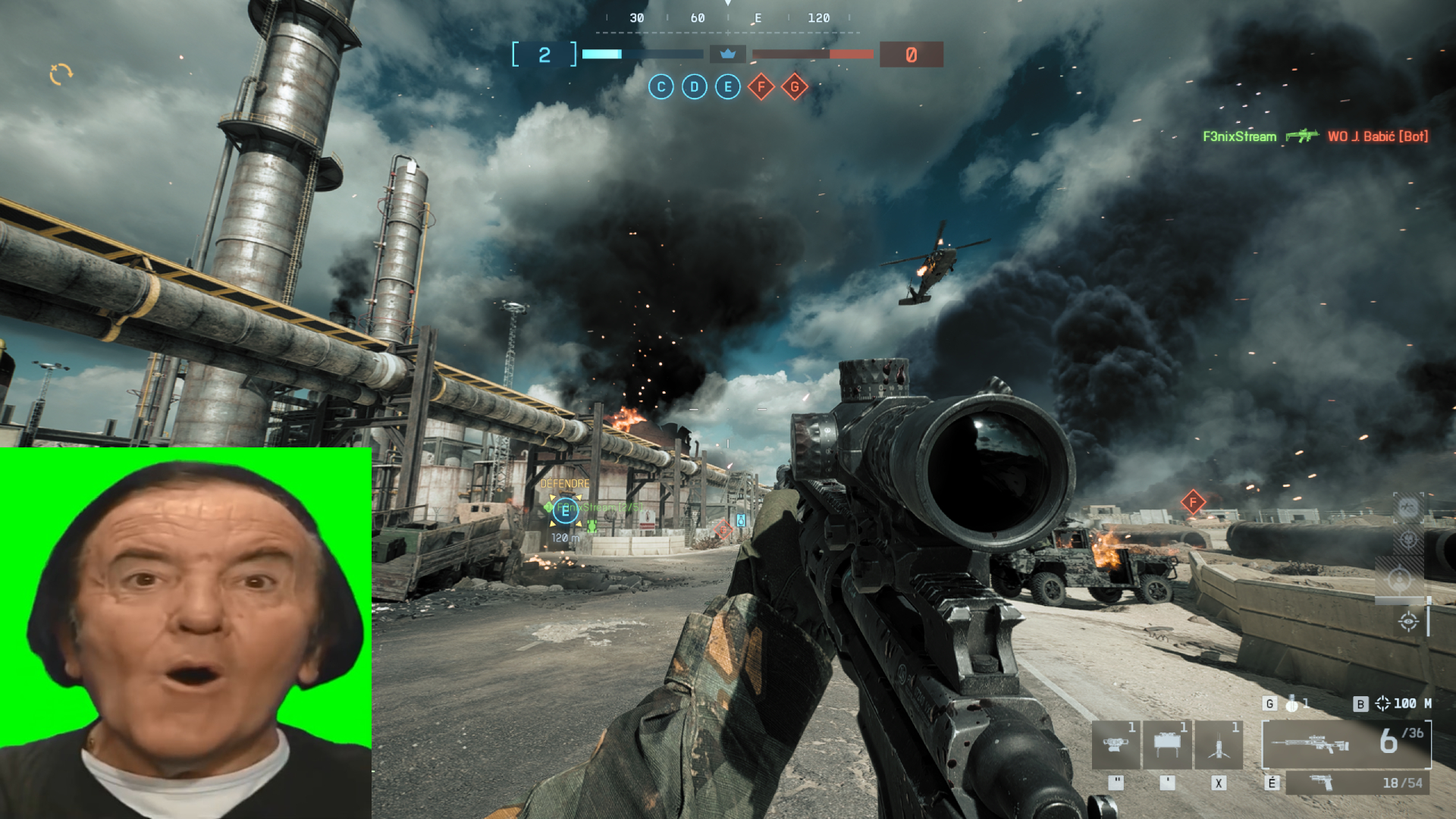Select enemy-held objective F diamond in the top row

point(761,87)
